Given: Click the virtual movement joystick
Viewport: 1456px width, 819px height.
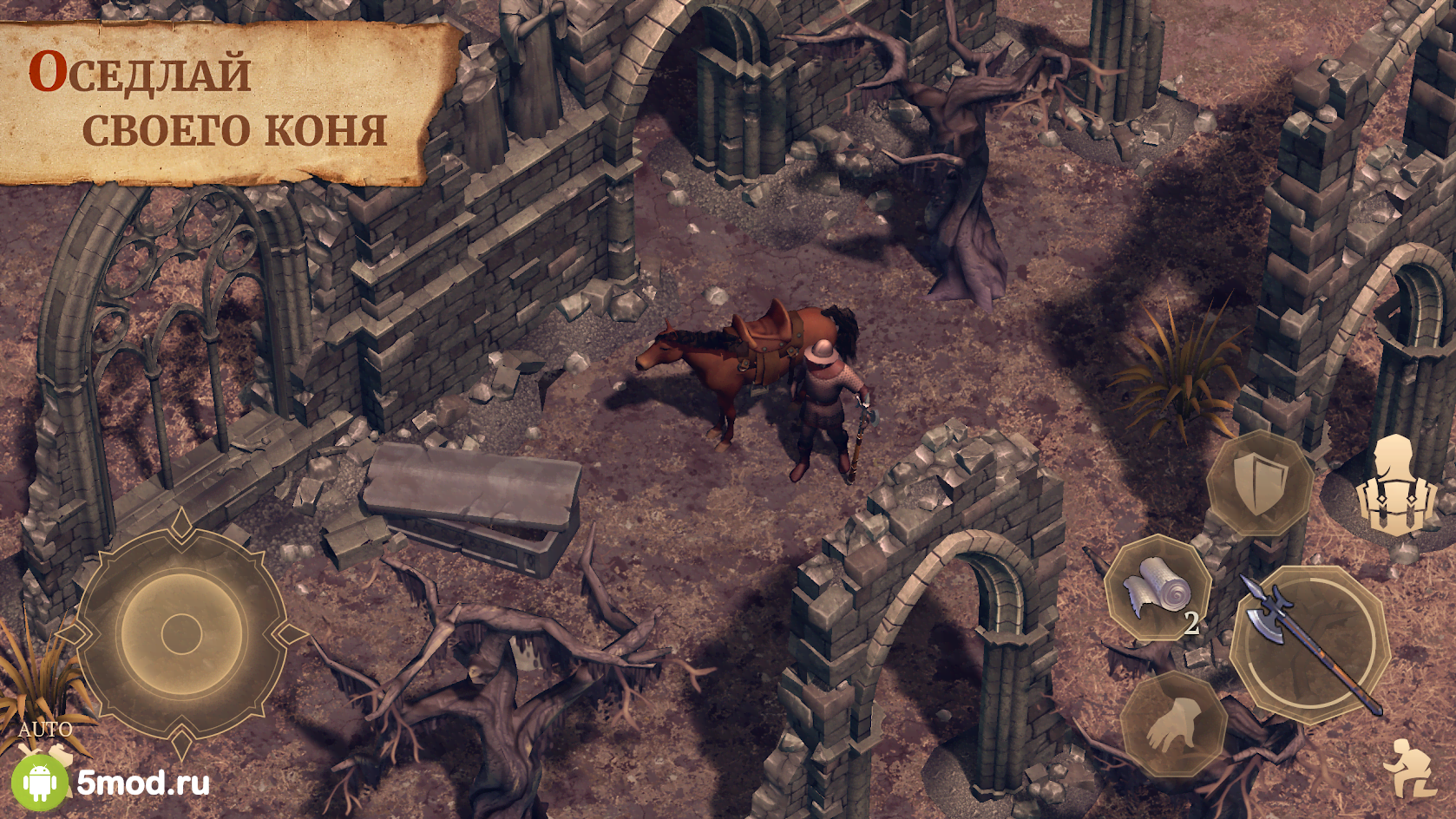Looking at the screenshot, I should (x=181, y=632).
